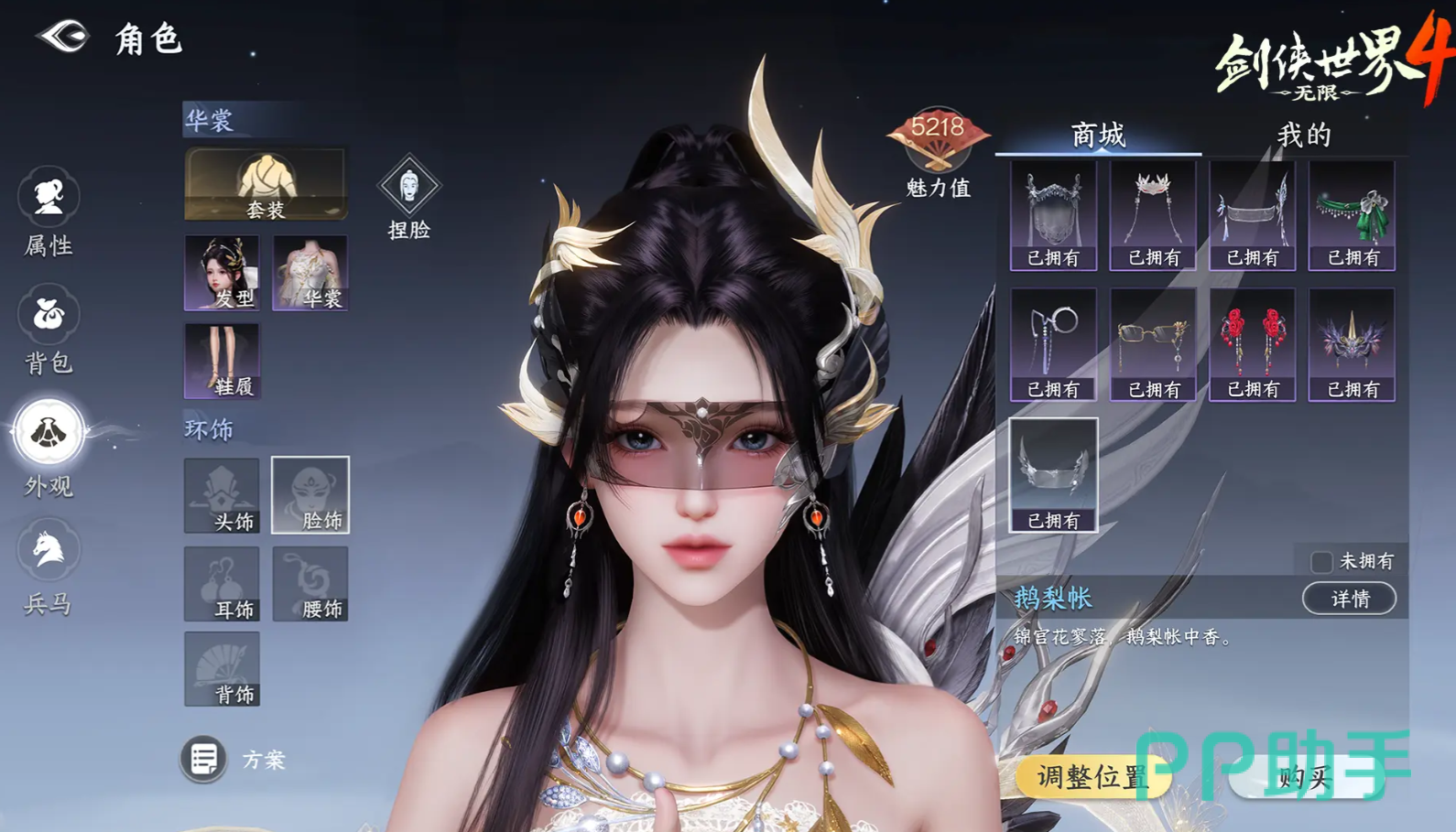Open the 属性 attributes menu
Screen dimensions: 1456x832
(x=49, y=212)
